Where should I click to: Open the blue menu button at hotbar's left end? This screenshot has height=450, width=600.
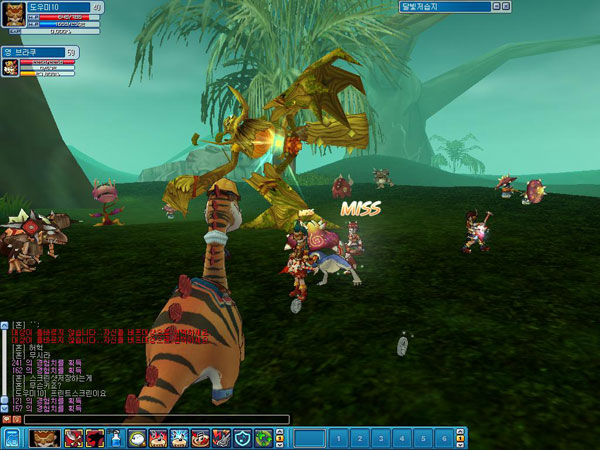12,438
